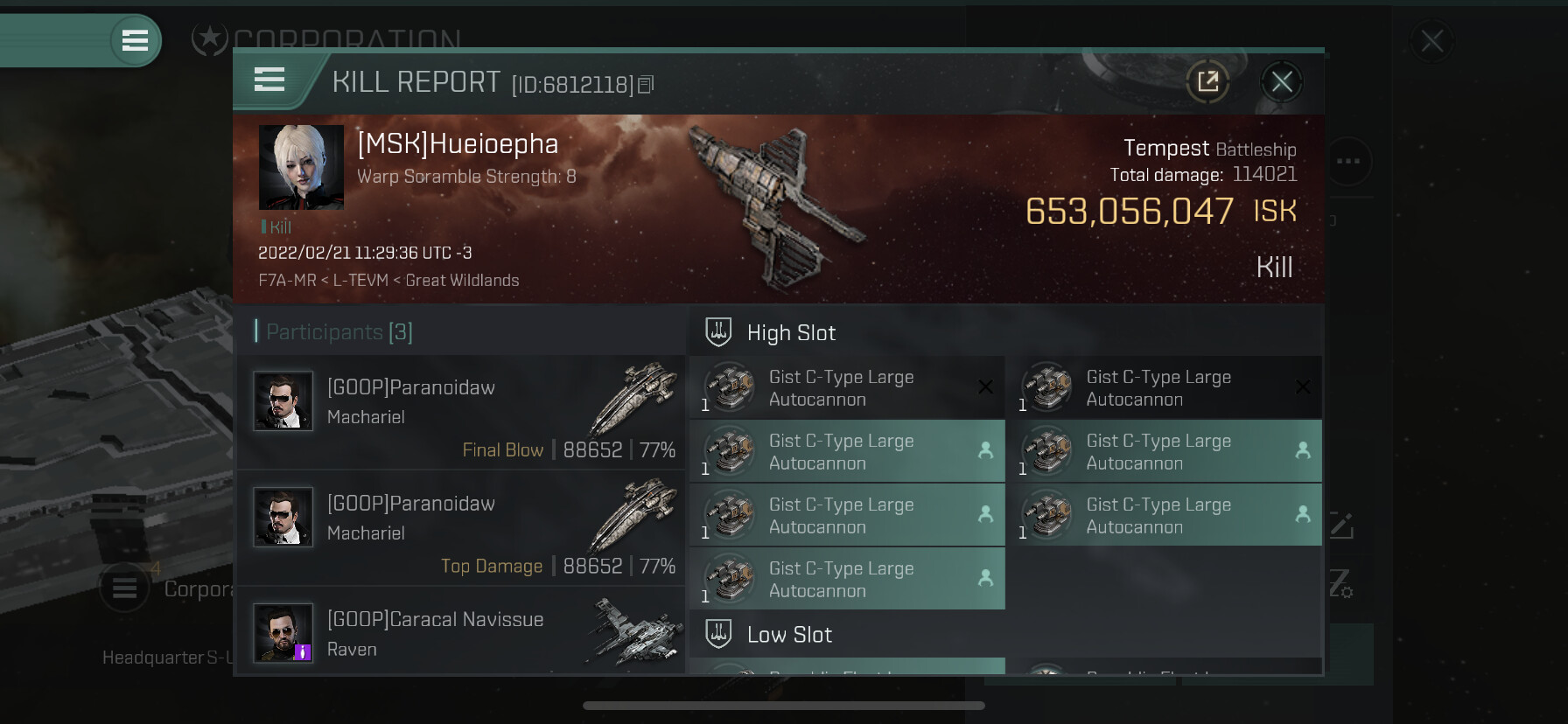Viewport: 1568px width, 724px height.
Task: Close the Kill Report window
Action: pyautogui.click(x=1282, y=82)
